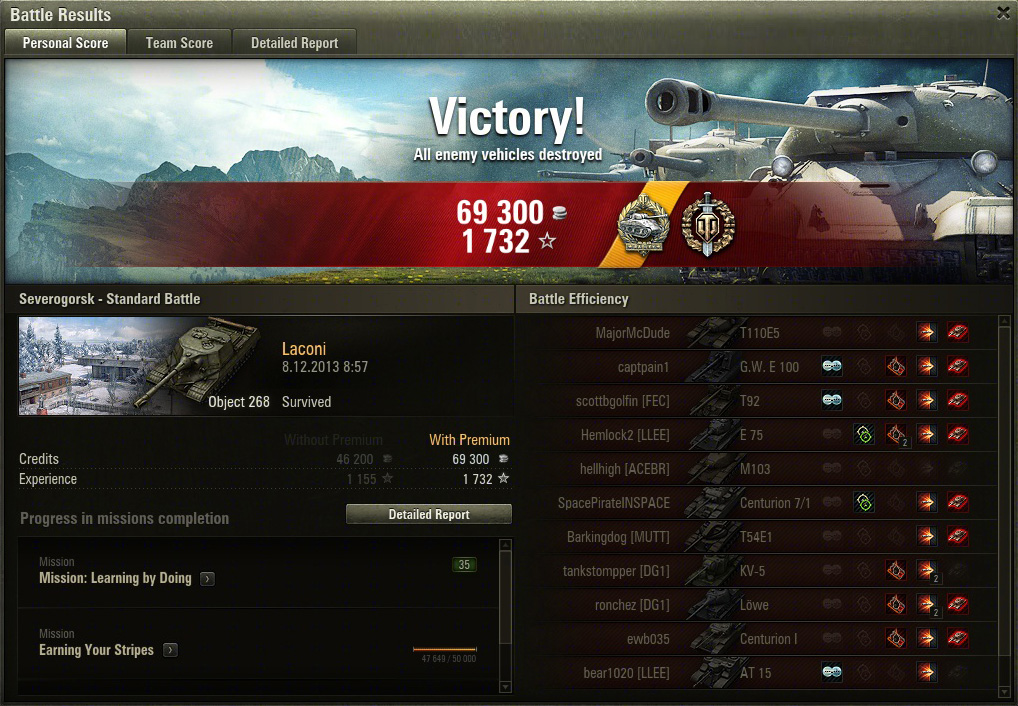
Task: Select bear1020's AT 15 row
Action: pos(760,673)
